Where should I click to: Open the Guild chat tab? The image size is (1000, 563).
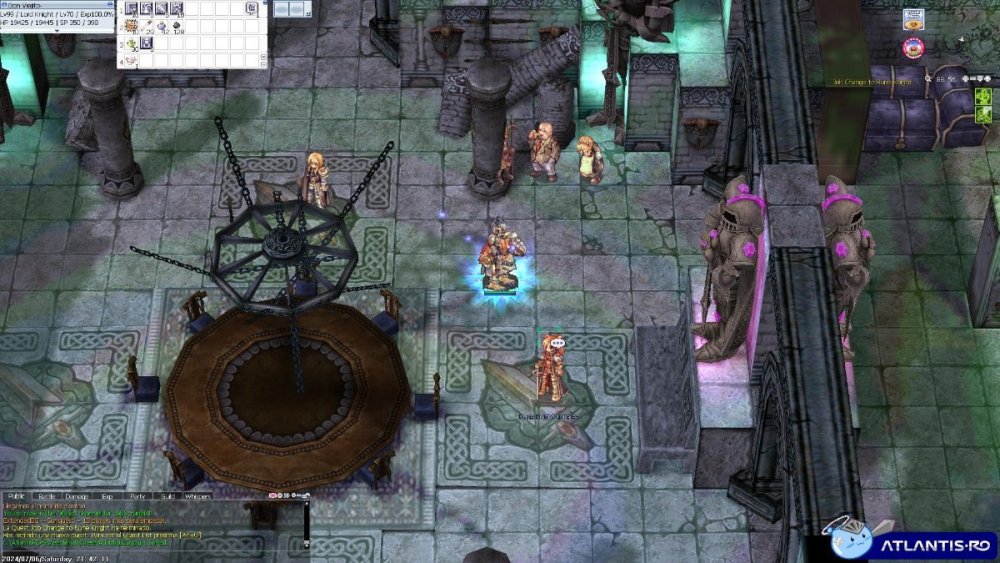click(x=167, y=496)
